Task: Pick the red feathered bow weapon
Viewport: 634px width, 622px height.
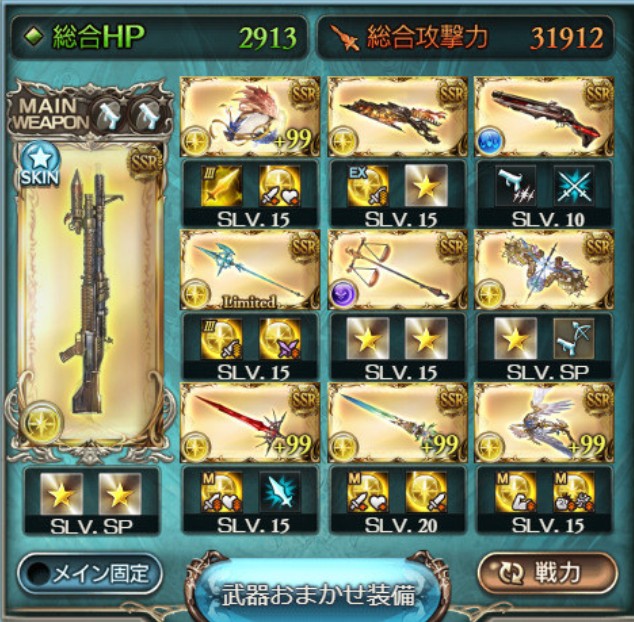Action: pos(251,117)
